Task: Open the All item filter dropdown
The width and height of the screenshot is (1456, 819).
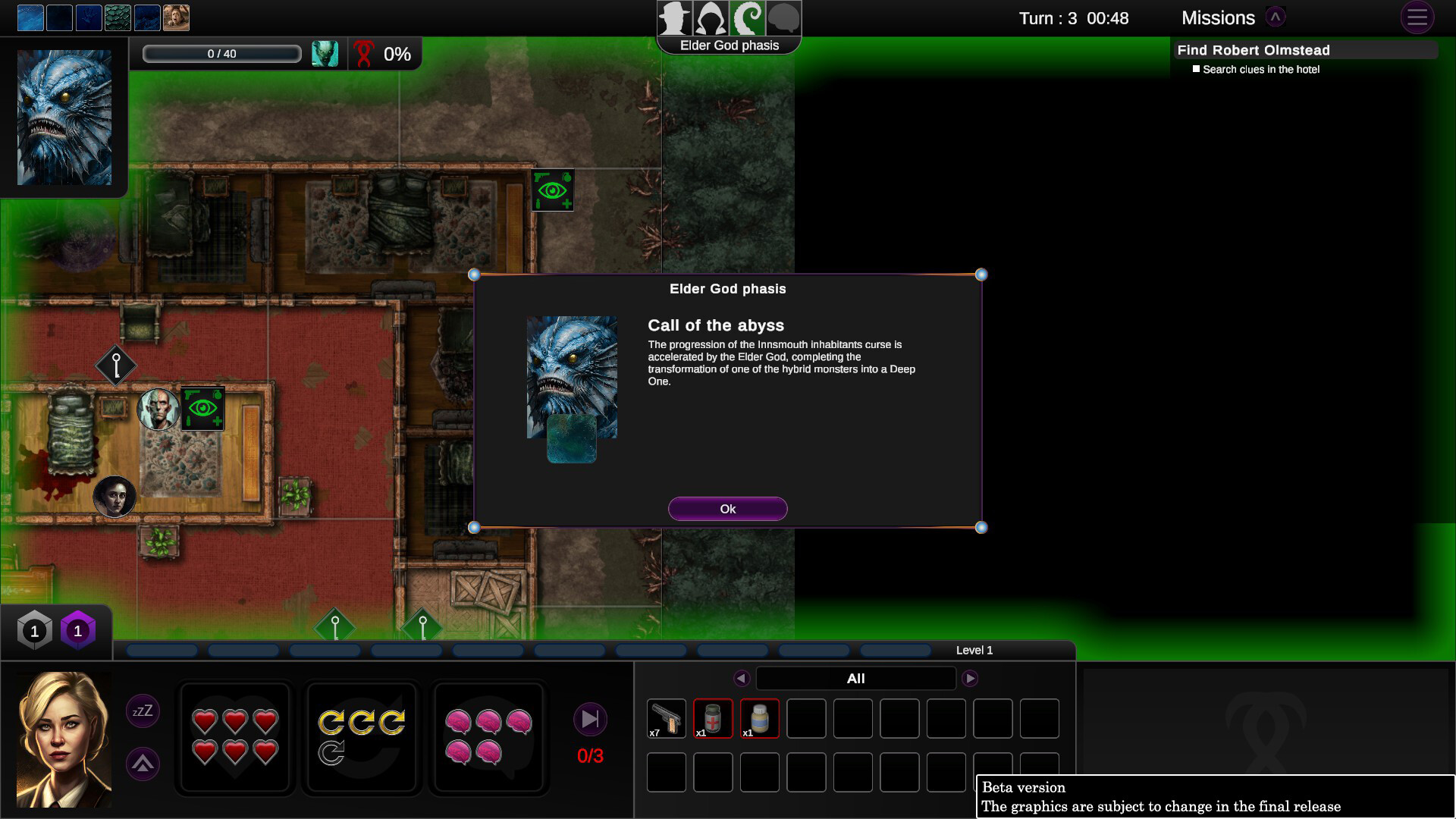Action: pos(855,678)
